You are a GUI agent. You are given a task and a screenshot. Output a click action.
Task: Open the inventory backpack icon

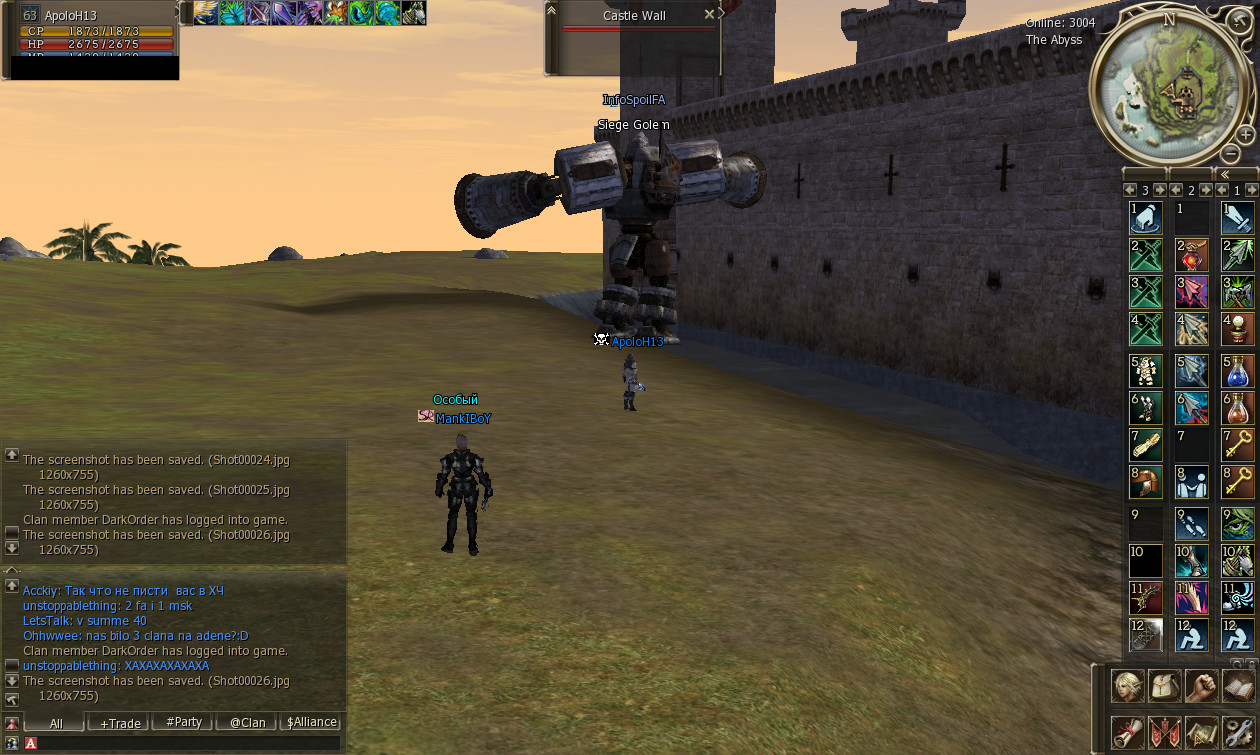(x=1165, y=686)
